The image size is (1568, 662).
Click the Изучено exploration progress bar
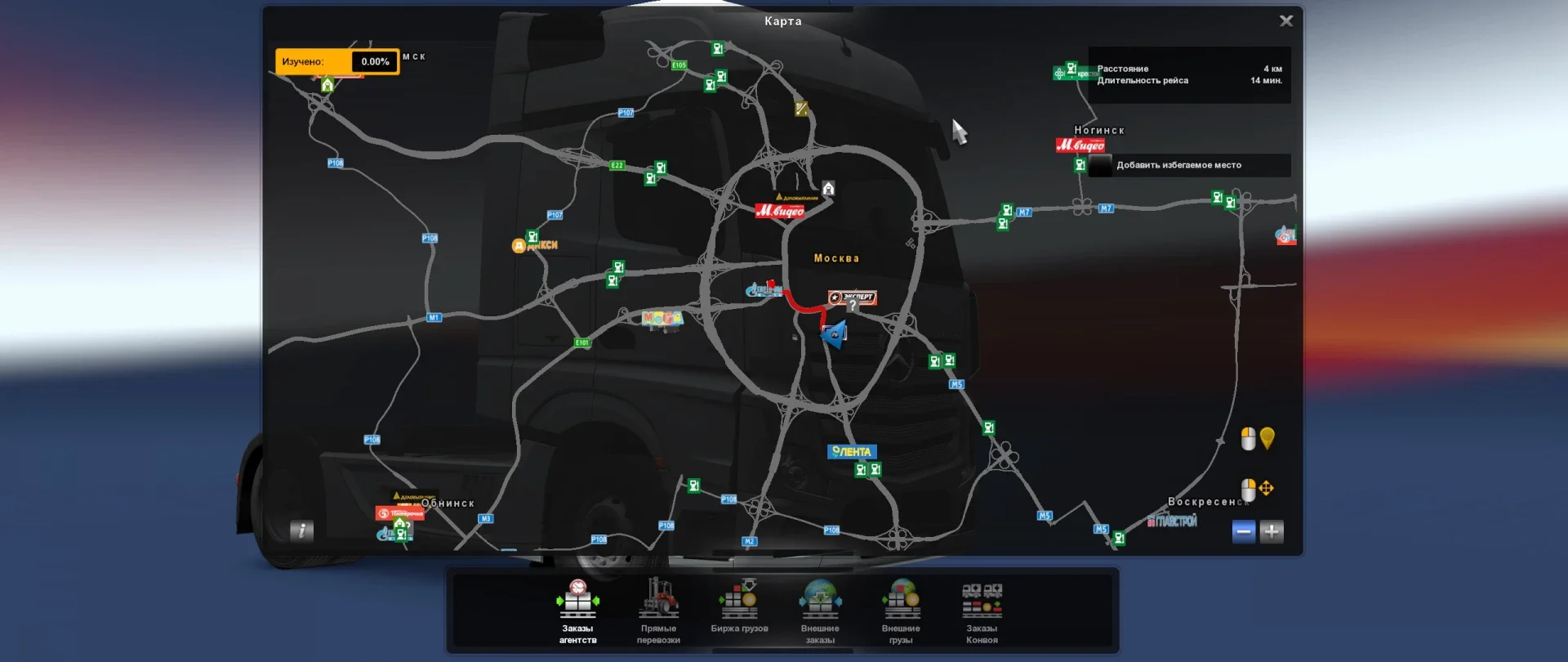[x=337, y=61]
